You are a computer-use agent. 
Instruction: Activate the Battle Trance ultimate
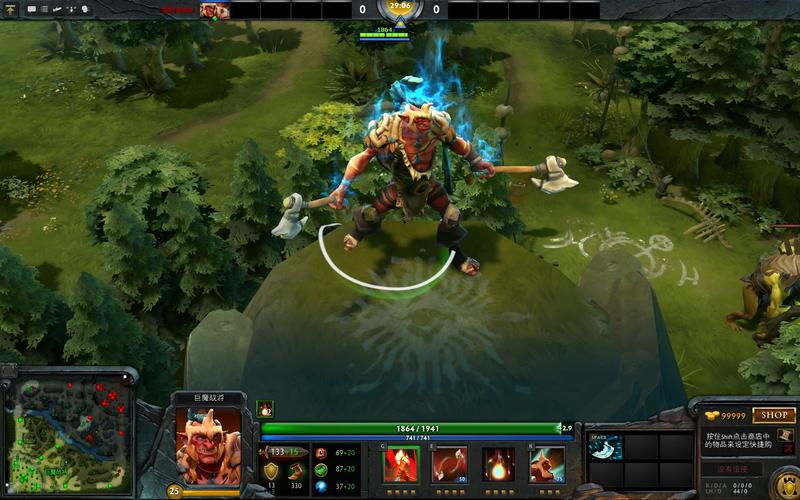[547, 464]
